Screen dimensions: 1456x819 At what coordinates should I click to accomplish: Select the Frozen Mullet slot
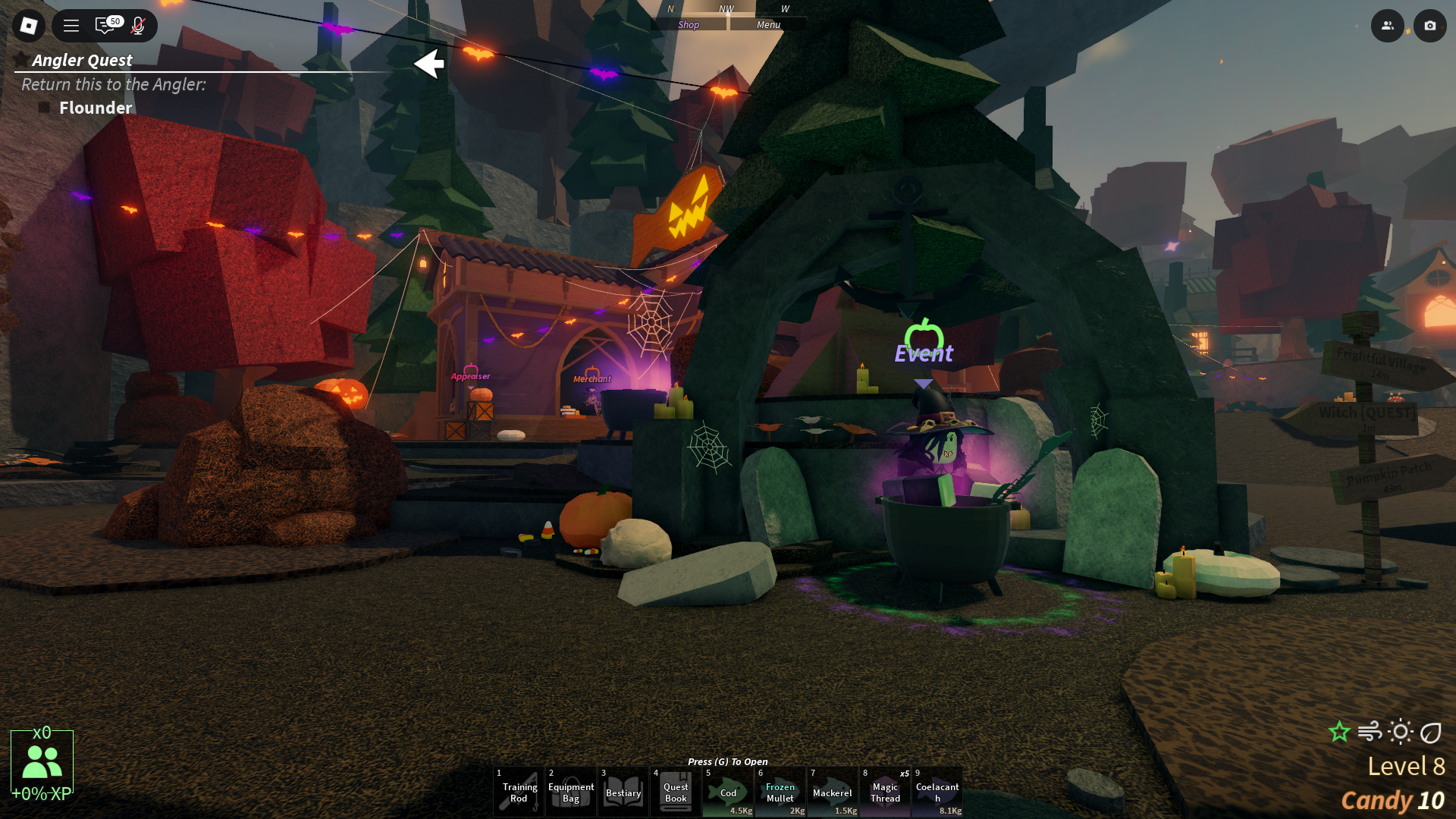point(780,792)
